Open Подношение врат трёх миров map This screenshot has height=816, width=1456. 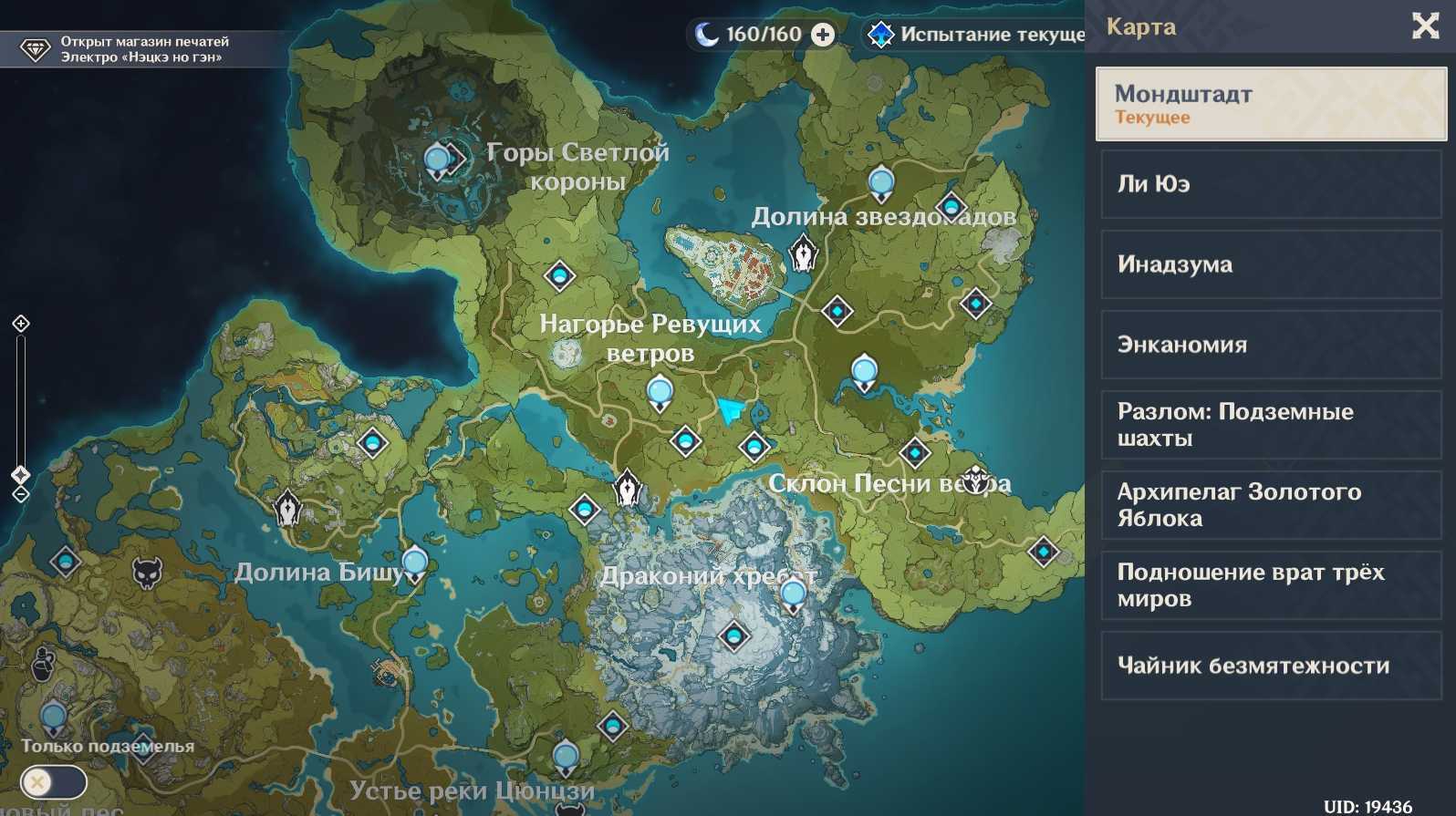pos(1271,585)
